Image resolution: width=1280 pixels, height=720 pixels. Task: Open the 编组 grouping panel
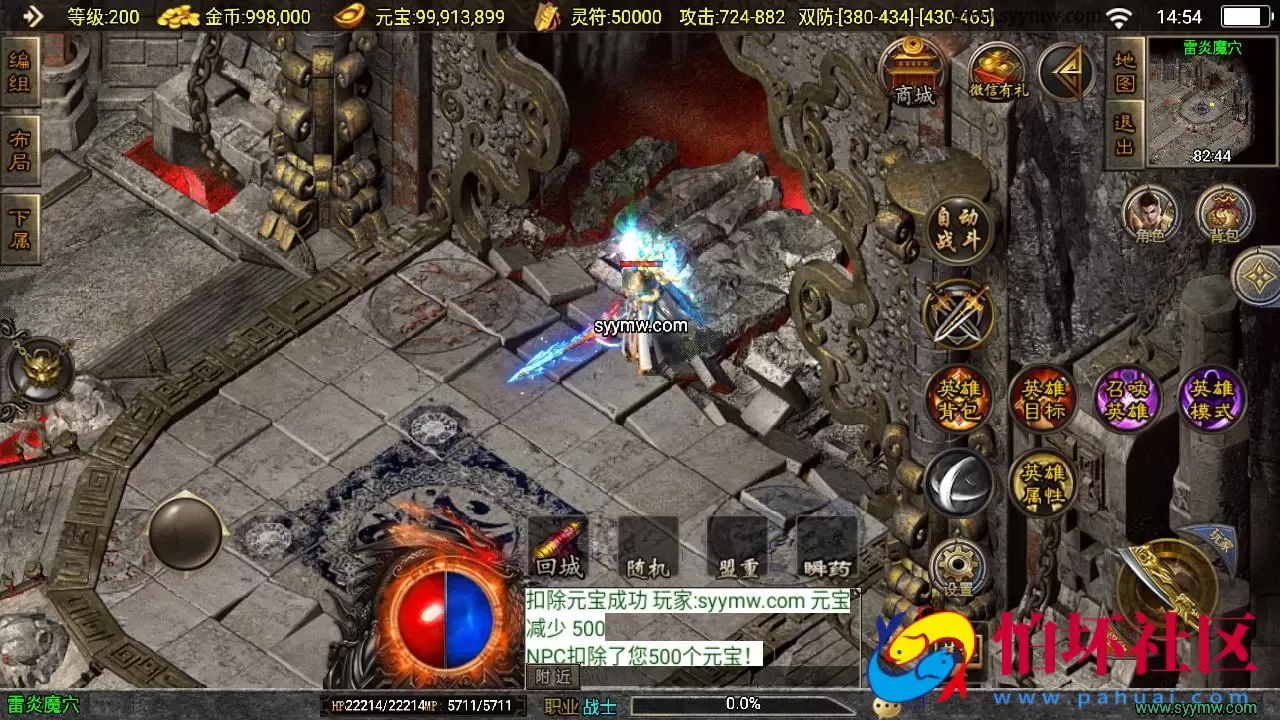coord(19,71)
